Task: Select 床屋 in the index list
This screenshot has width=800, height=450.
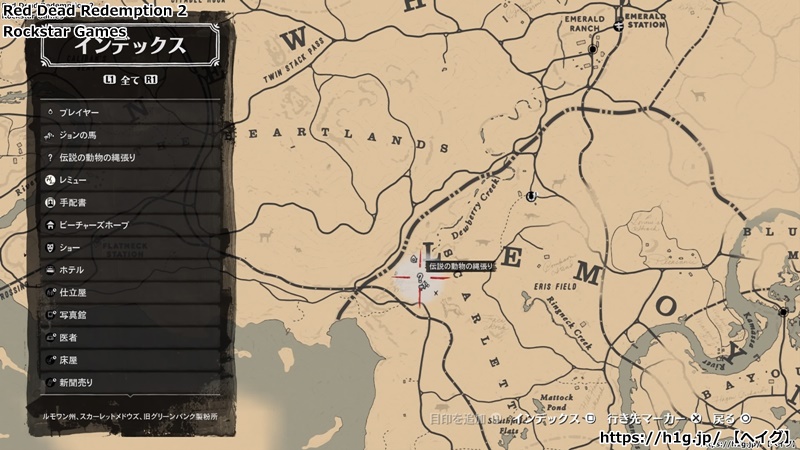Action: [x=130, y=360]
